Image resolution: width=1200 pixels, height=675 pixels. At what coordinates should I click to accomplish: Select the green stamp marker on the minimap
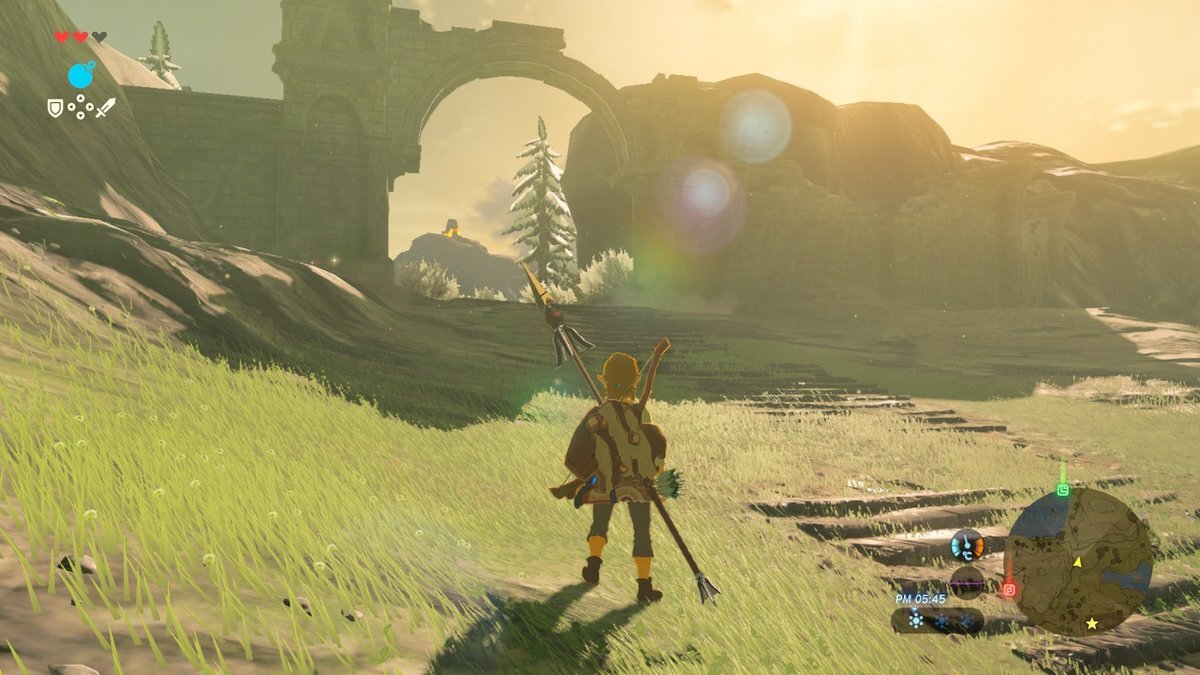[x=1062, y=489]
